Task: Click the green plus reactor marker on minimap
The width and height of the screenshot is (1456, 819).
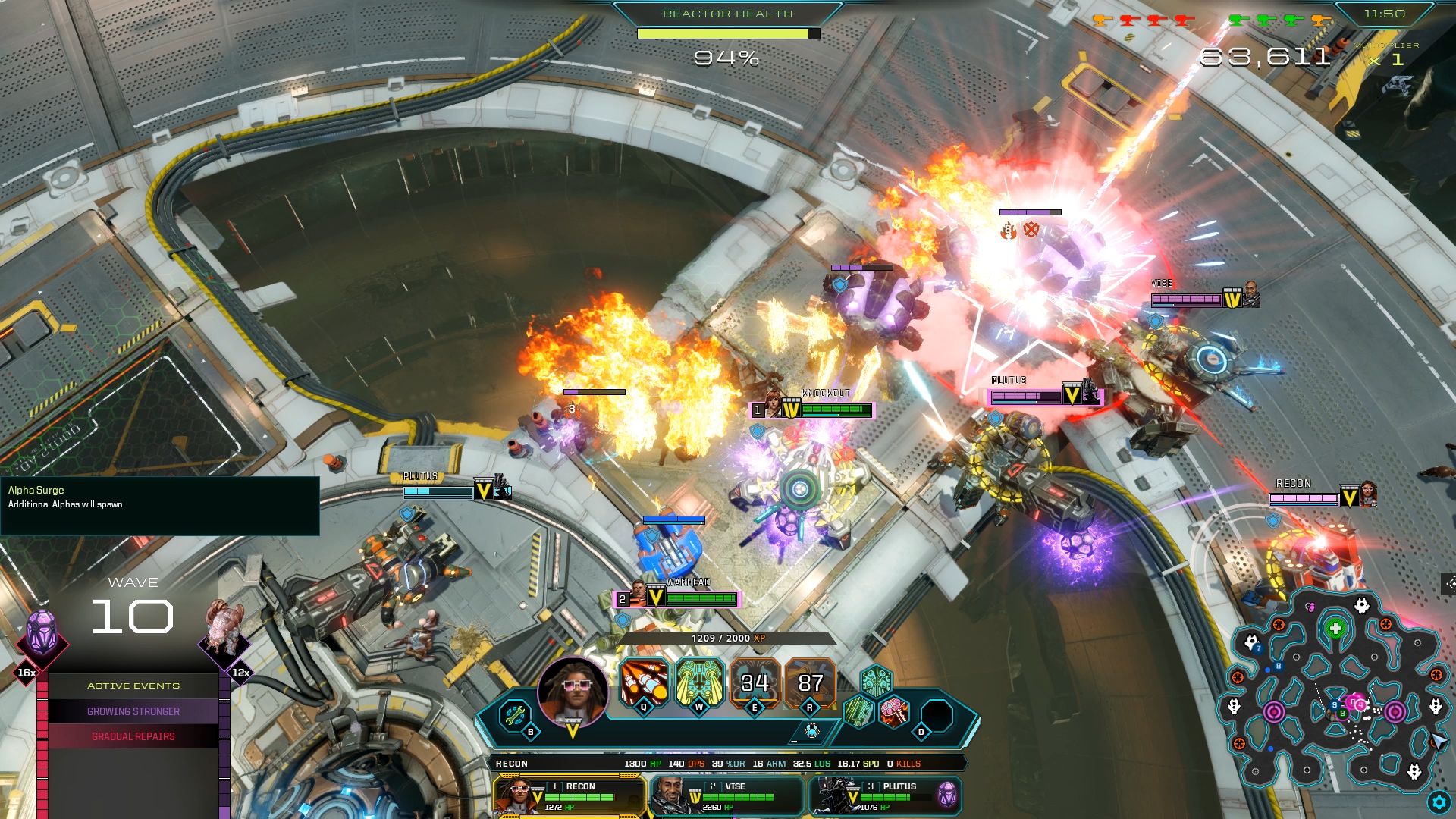Action: 1335,629
